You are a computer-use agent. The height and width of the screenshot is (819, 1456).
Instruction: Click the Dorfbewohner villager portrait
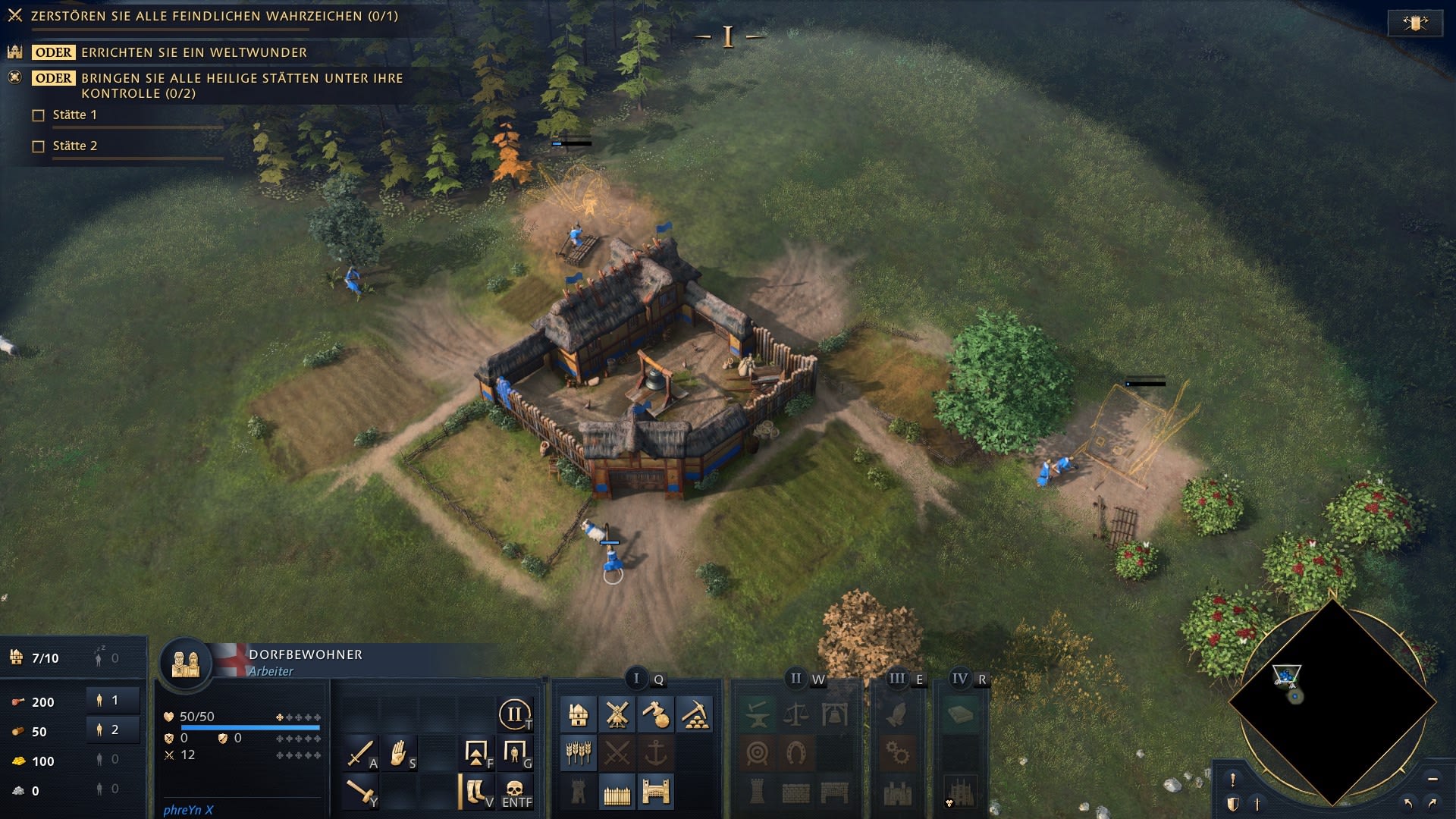tap(186, 664)
